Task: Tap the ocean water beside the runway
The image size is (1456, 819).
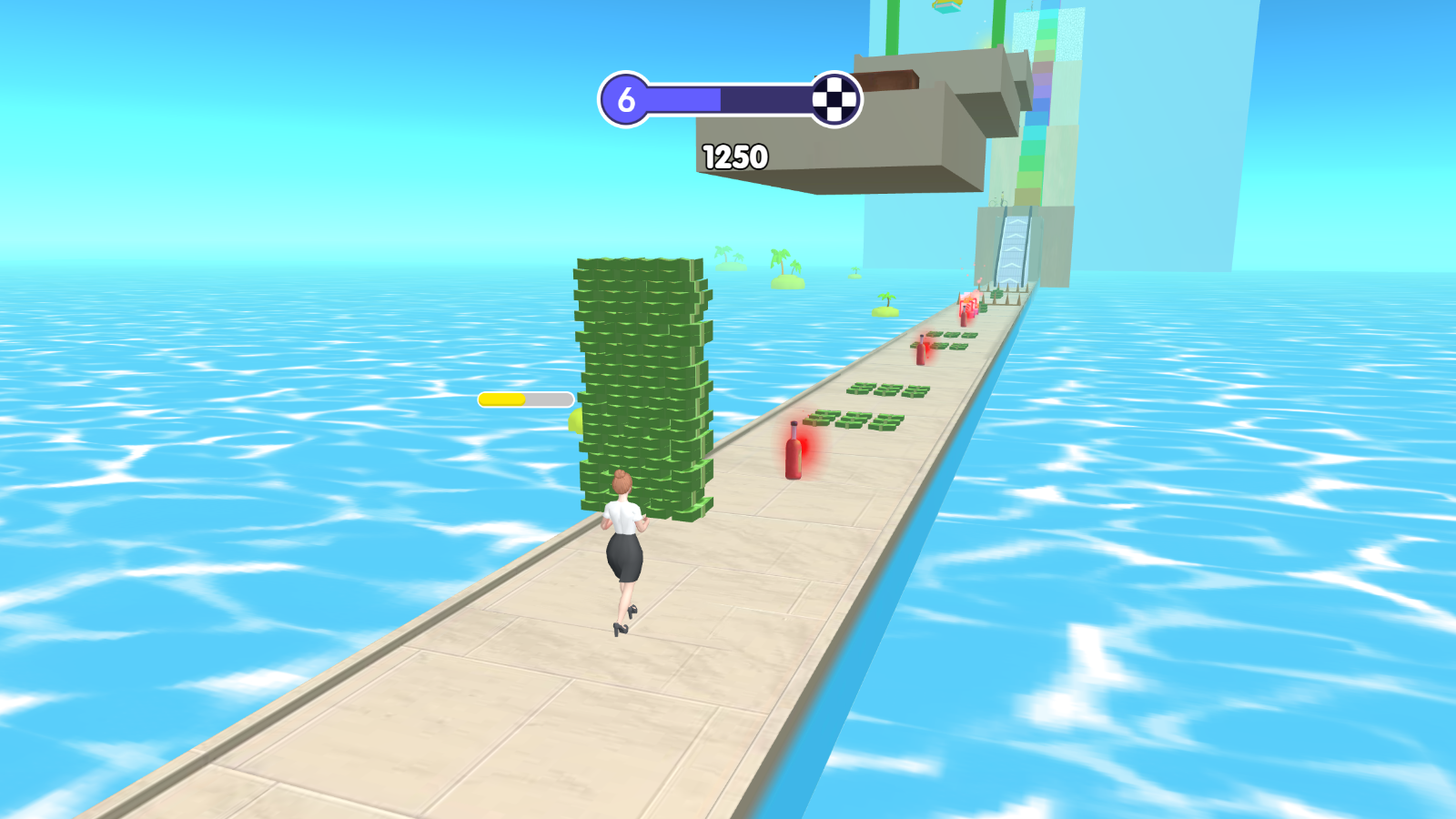Action: pos(1228,591)
